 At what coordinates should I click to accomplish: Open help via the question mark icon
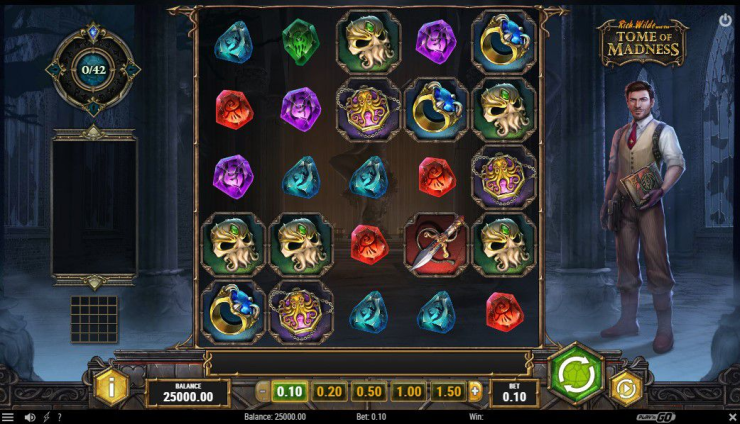tap(59, 417)
